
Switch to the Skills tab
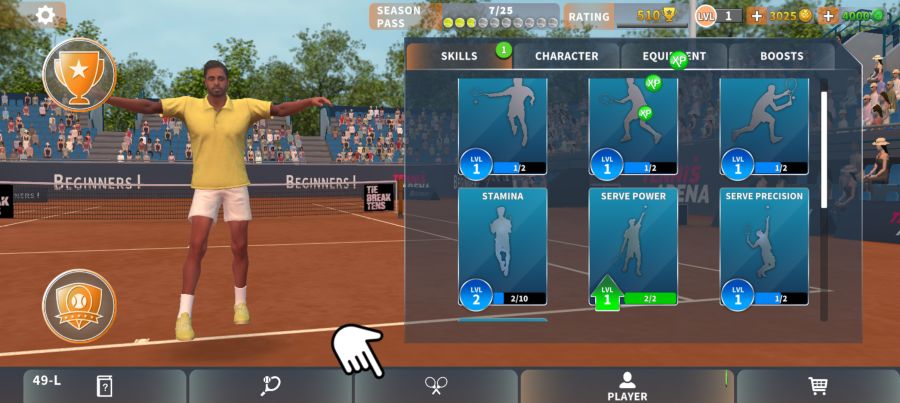coord(459,56)
